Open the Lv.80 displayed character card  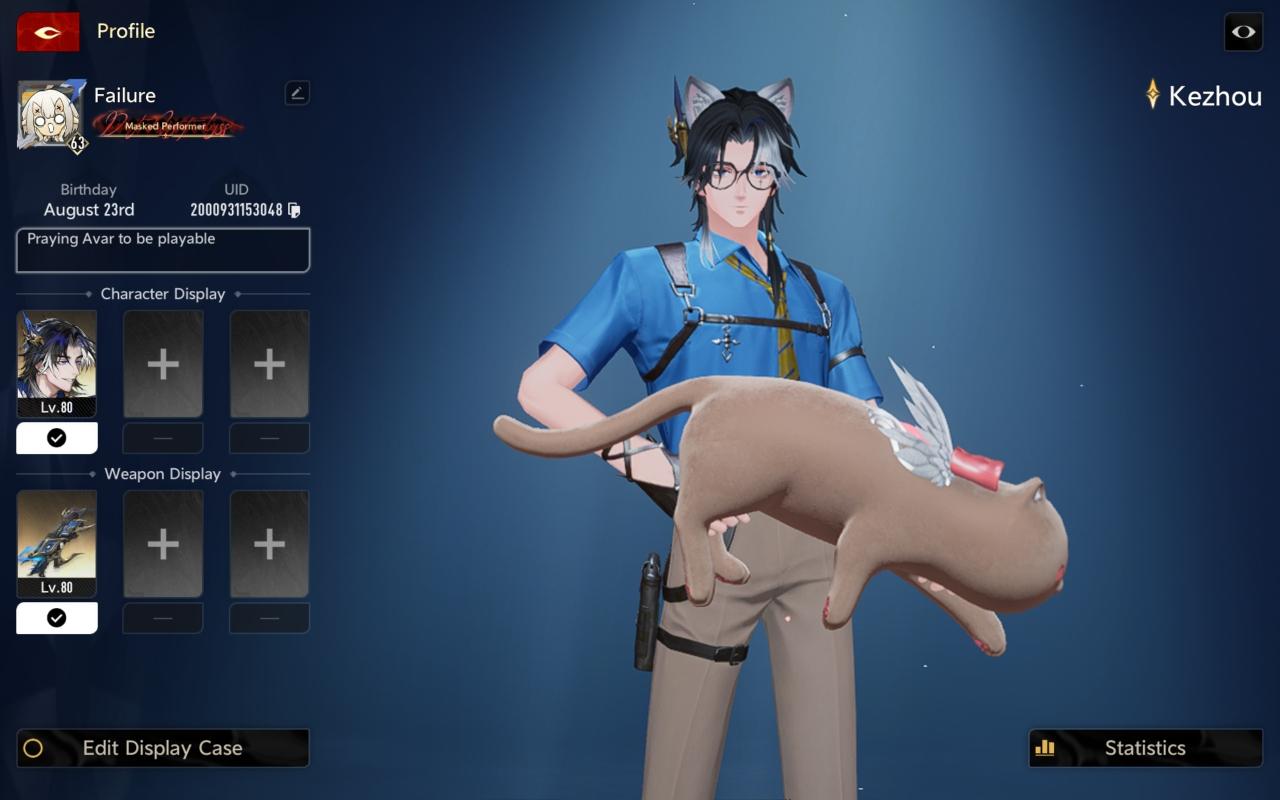coord(57,363)
